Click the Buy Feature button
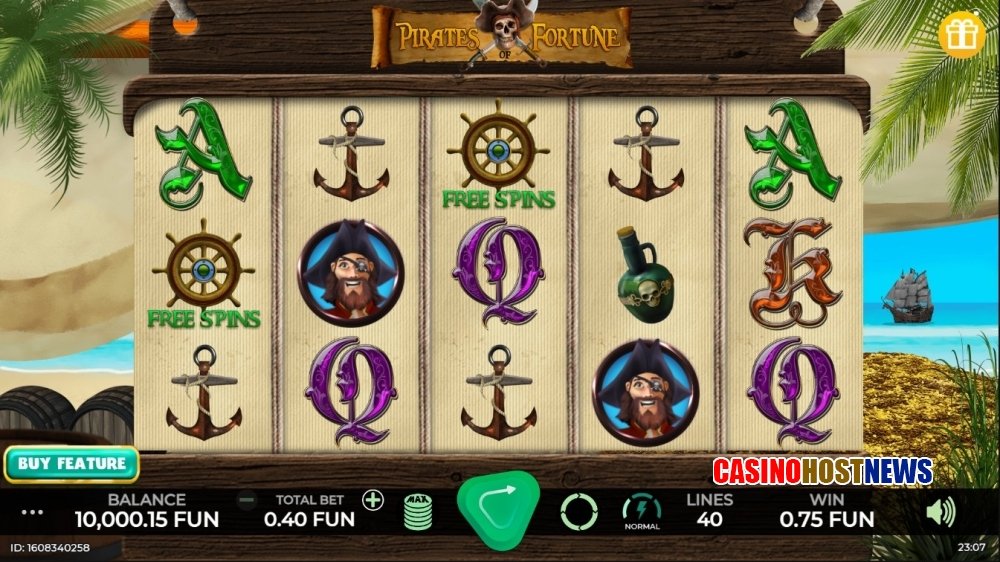 click(71, 464)
